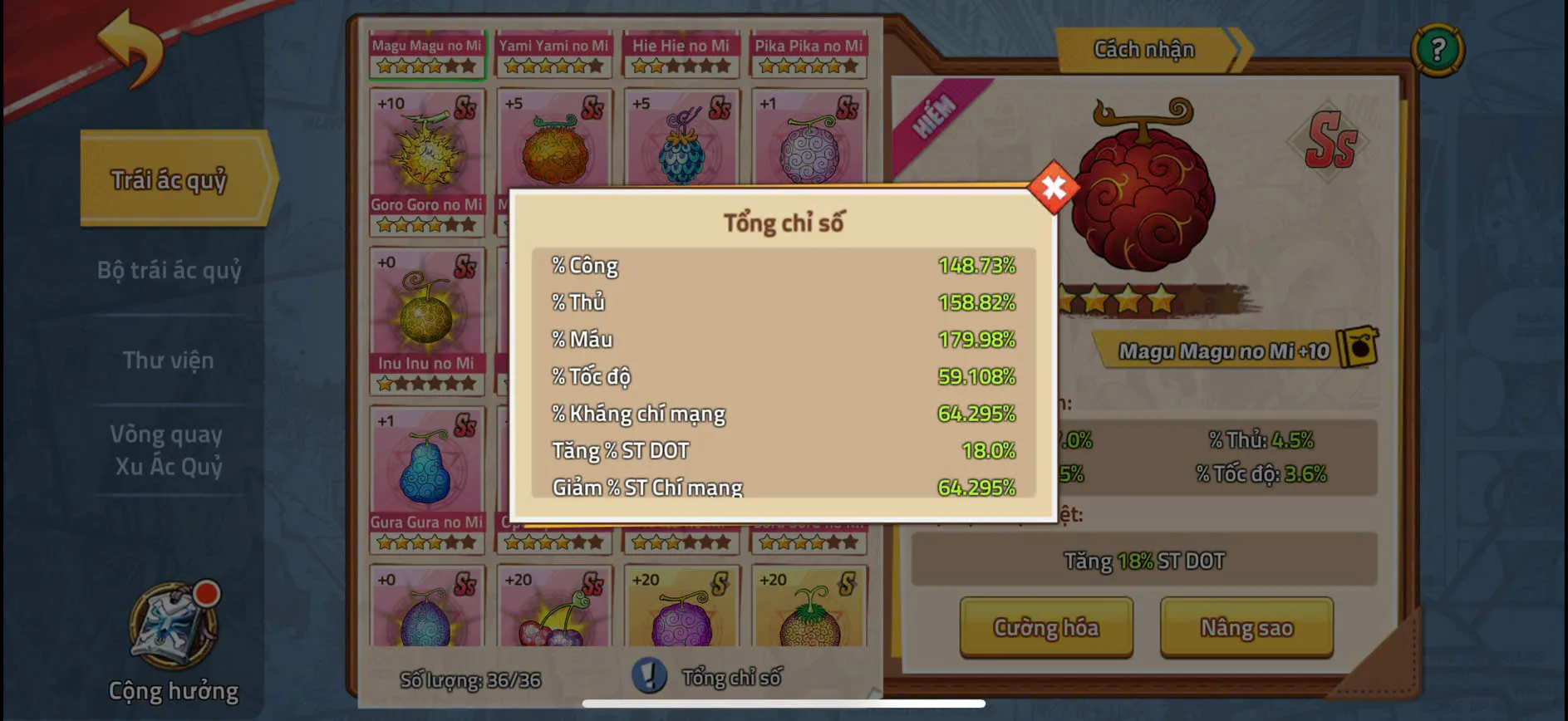1568x721 pixels.
Task: Open the Thư viện library section
Action: (x=170, y=360)
